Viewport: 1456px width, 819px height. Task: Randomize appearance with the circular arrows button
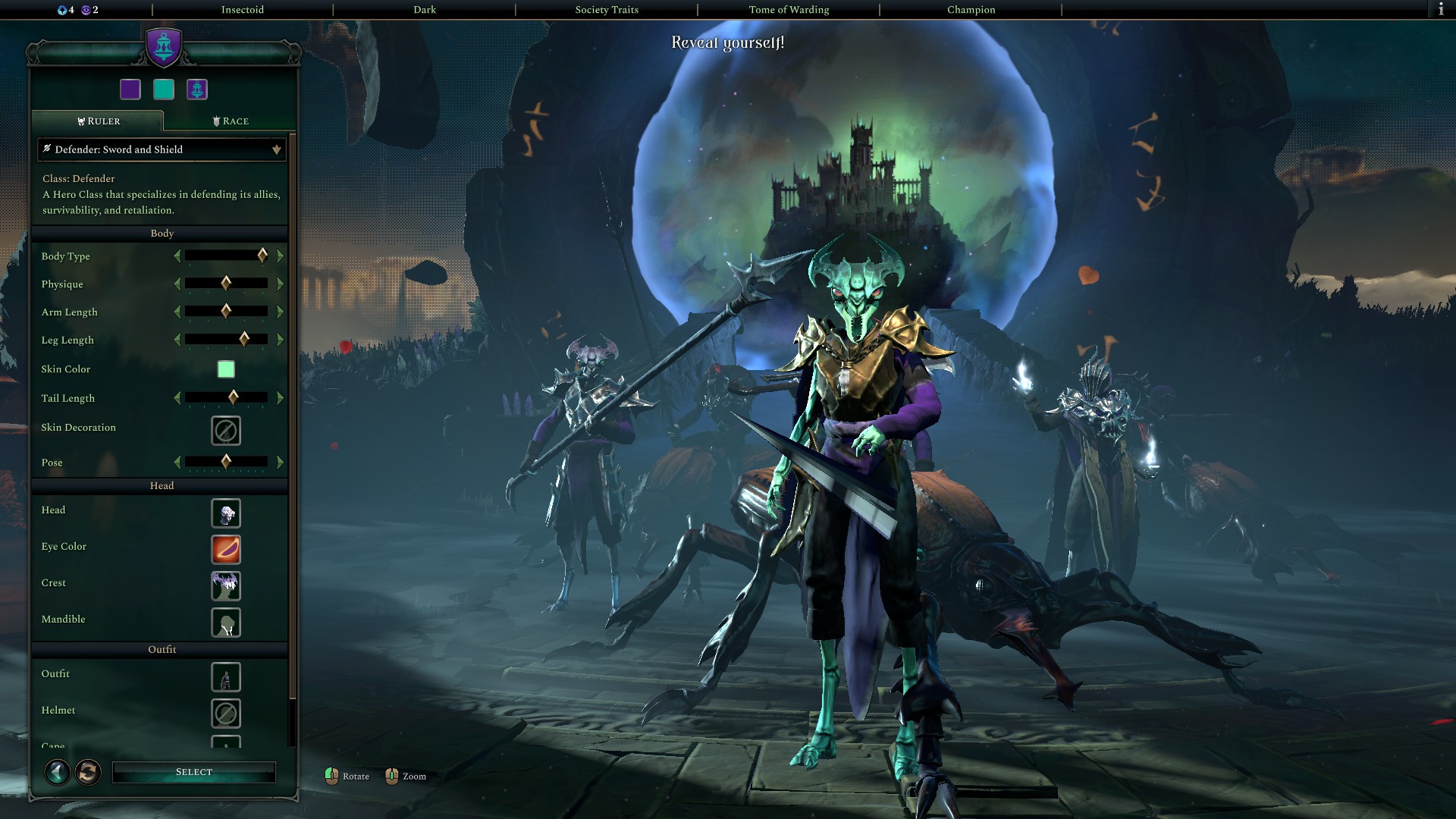tap(88, 772)
